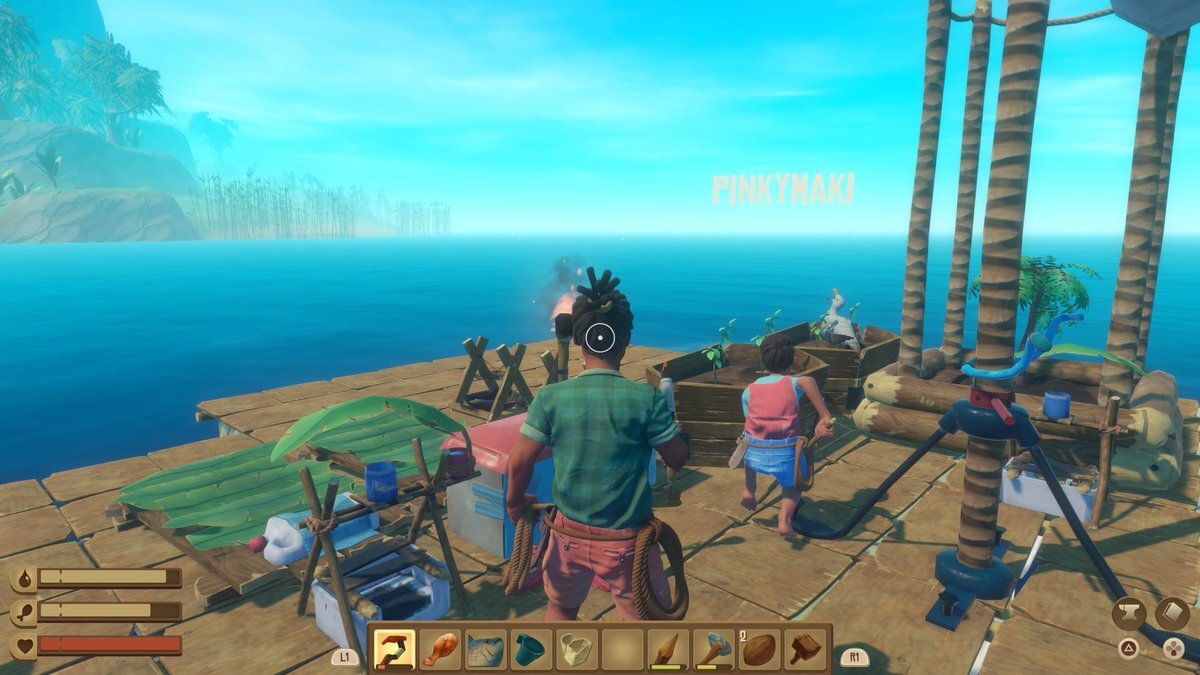Choose the raw fish slot
Screen dimensions: 1200x675
(486, 650)
